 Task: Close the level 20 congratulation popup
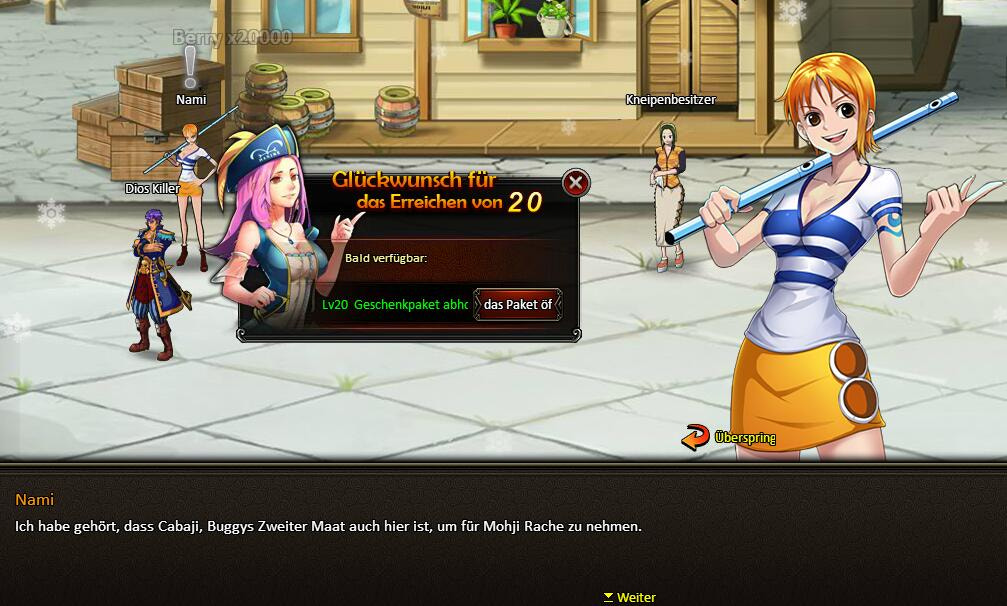(575, 183)
